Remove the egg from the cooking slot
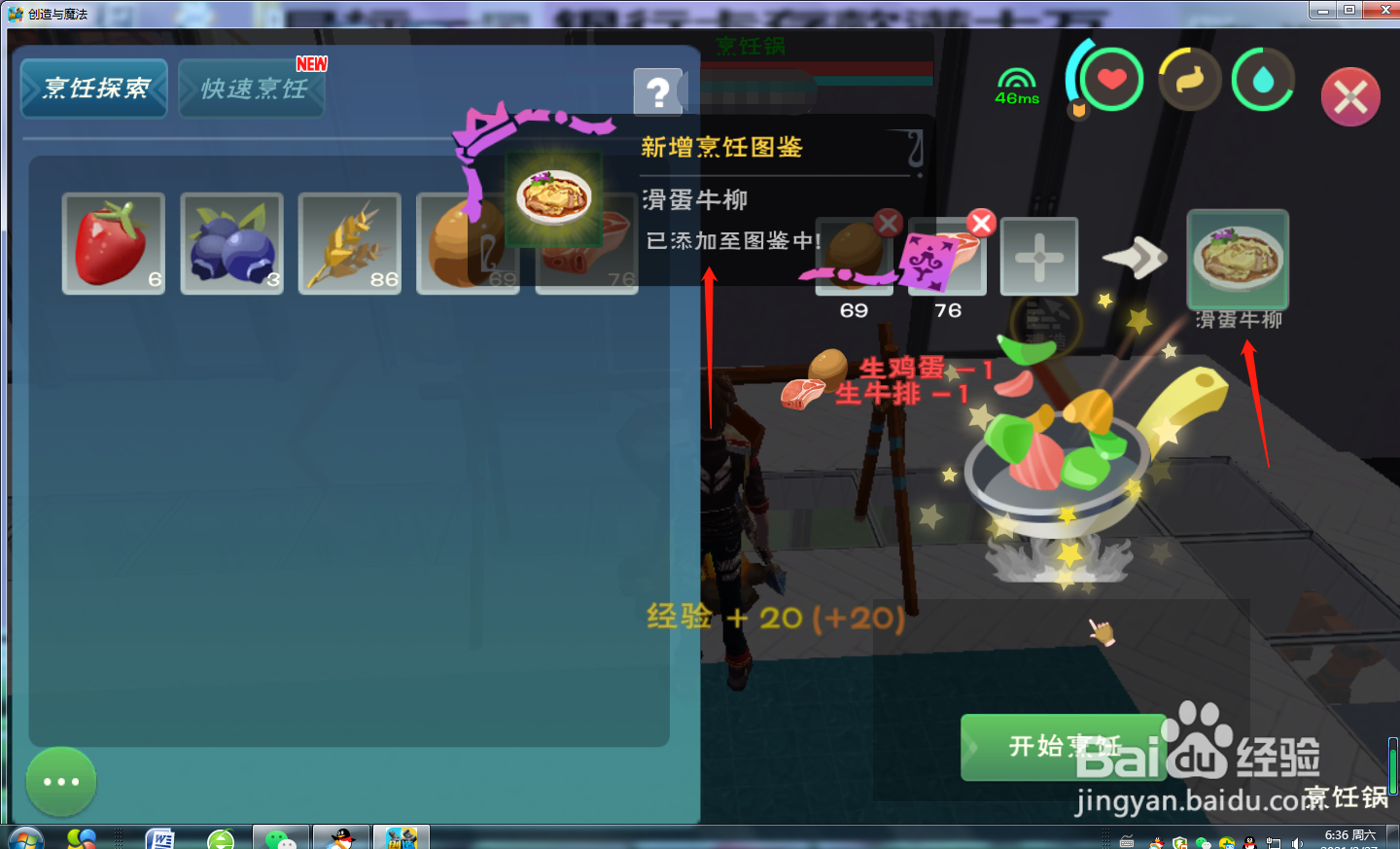The image size is (1400, 849). click(887, 223)
